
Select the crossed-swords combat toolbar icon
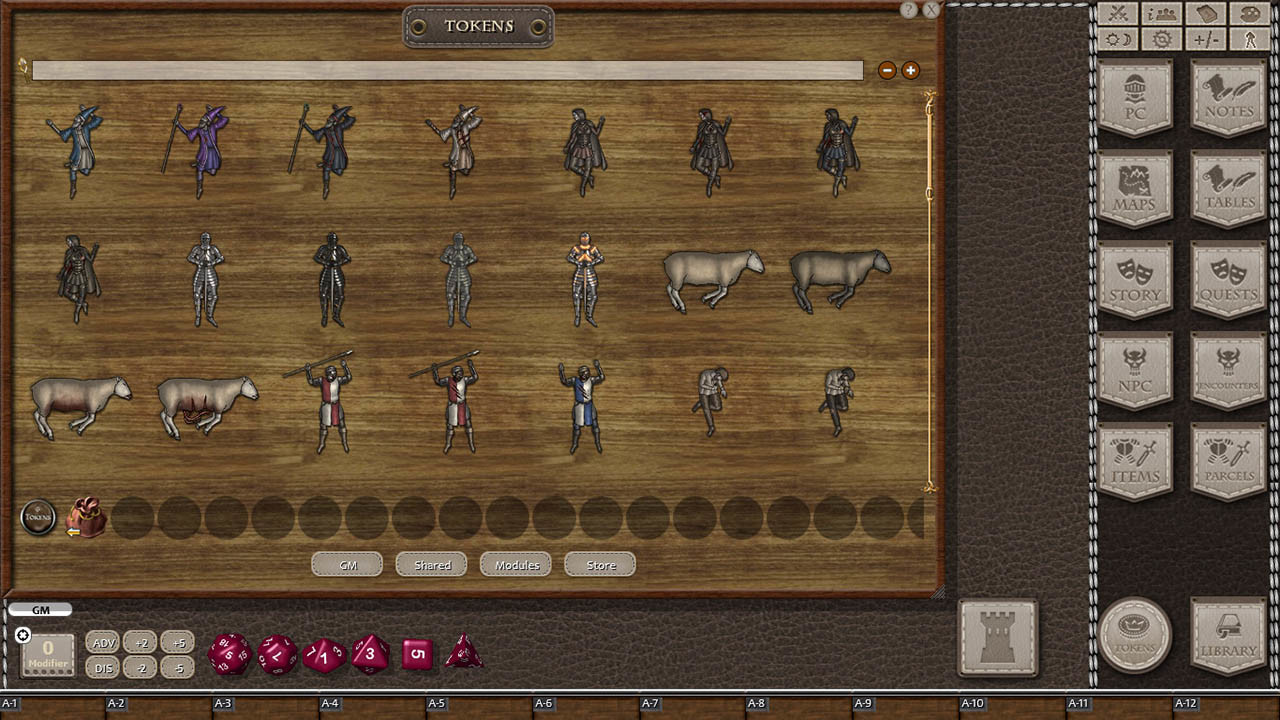pos(1119,14)
